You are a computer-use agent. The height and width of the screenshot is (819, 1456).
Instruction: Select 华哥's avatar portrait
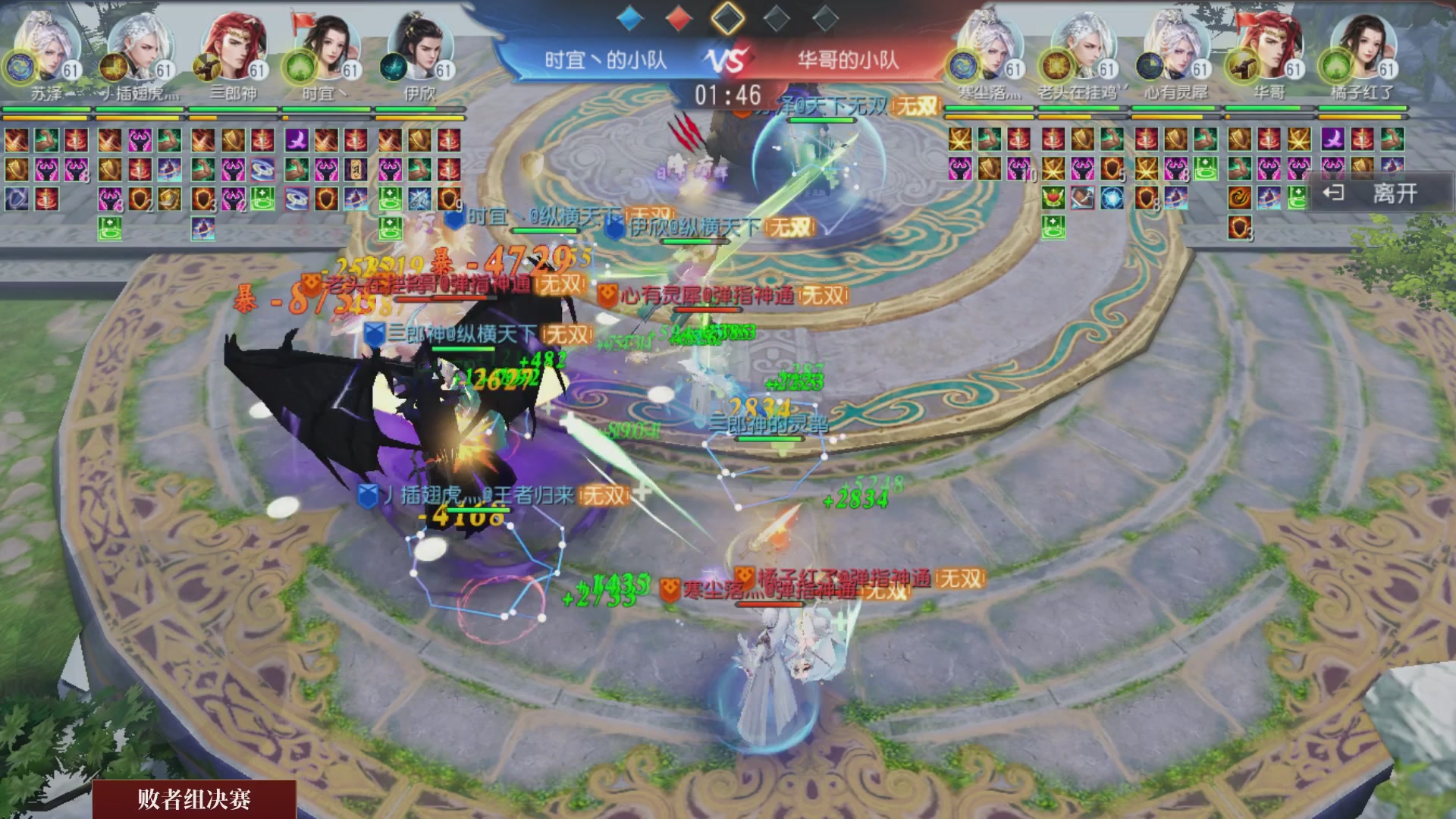(x=1268, y=47)
